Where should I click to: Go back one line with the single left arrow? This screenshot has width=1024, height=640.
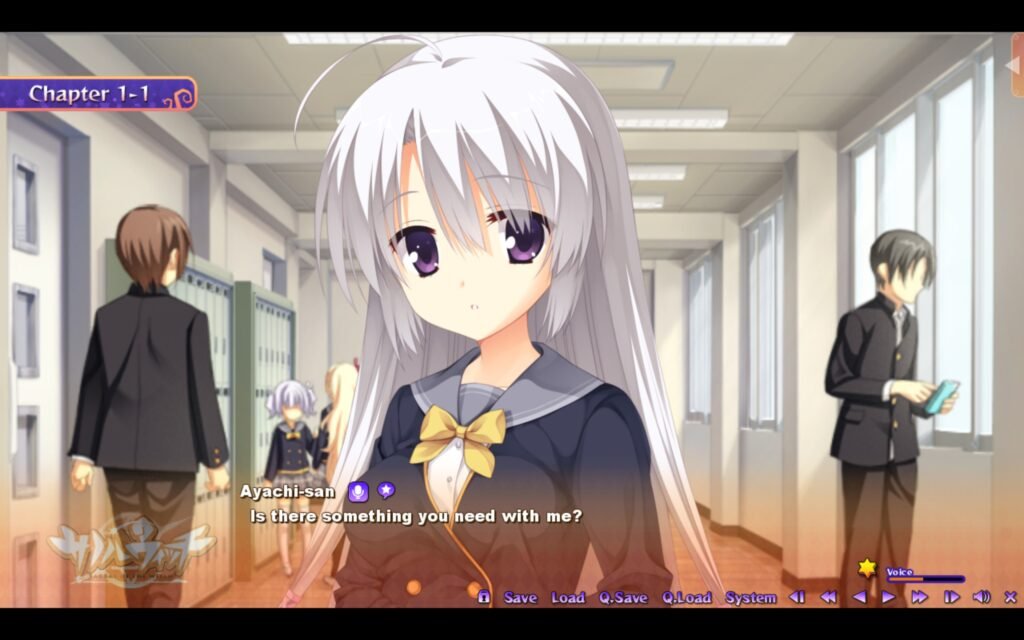tap(859, 597)
